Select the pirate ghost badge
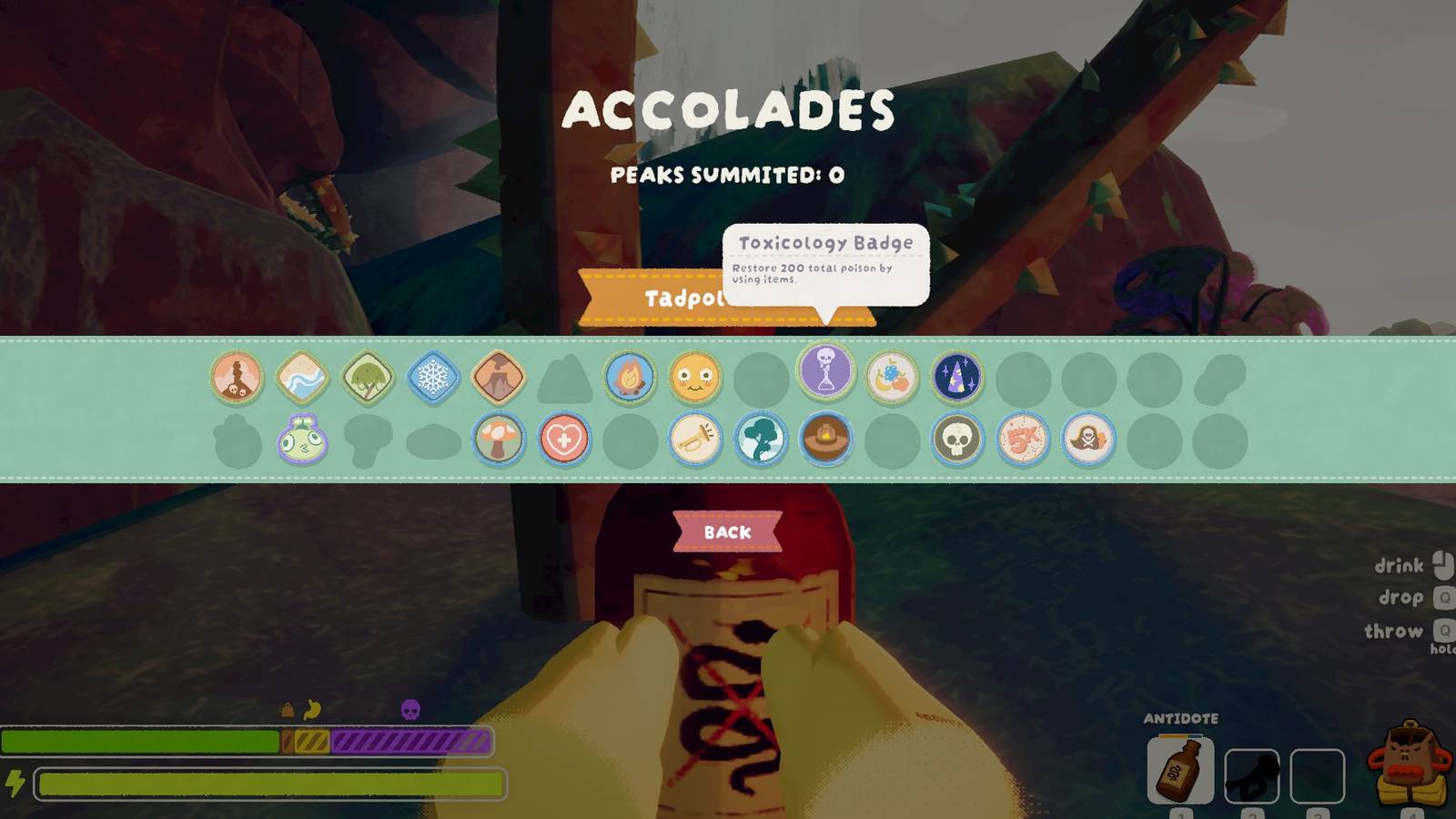 click(x=1089, y=440)
